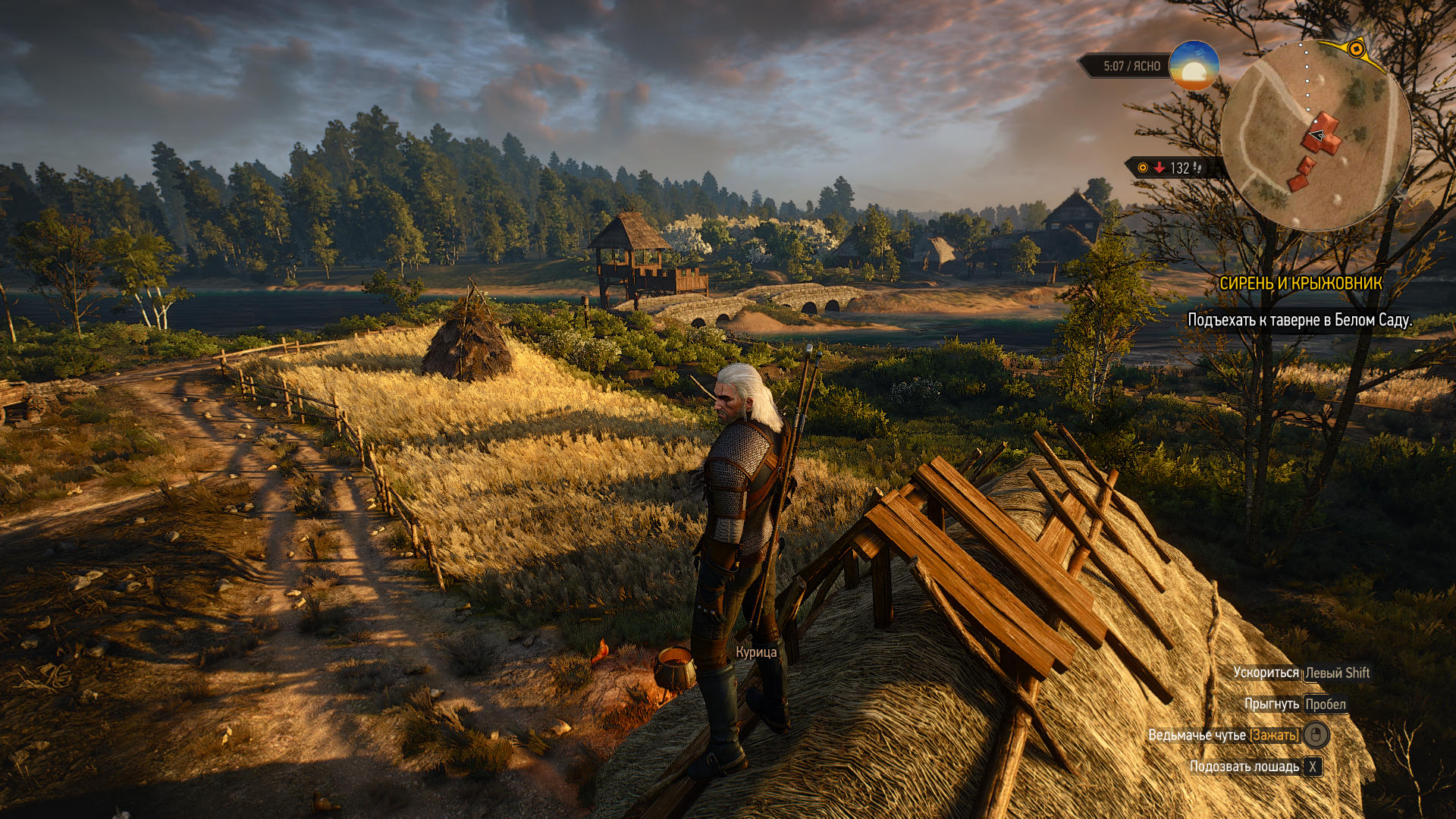Open the "Сирень и крыжовник" quest tracker
This screenshot has height=819, width=1456.
pos(1301,284)
